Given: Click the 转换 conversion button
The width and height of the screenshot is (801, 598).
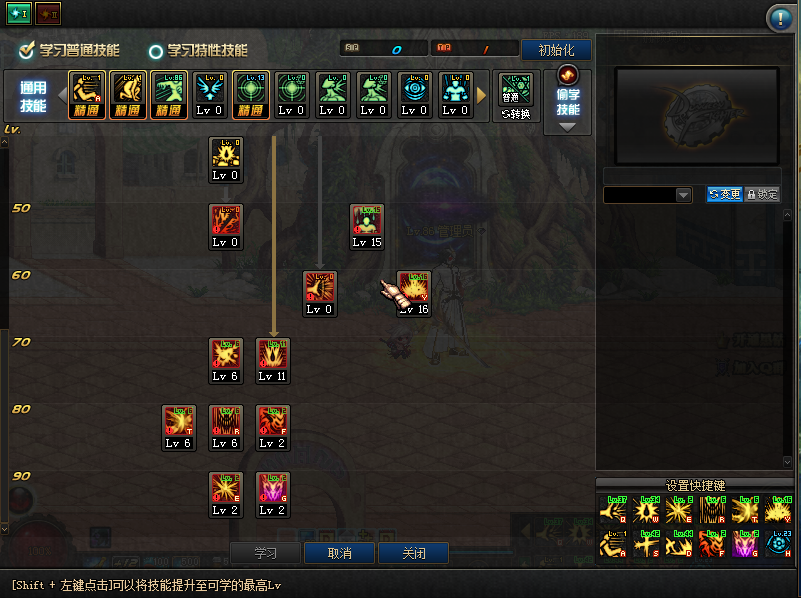Looking at the screenshot, I should point(514,114).
